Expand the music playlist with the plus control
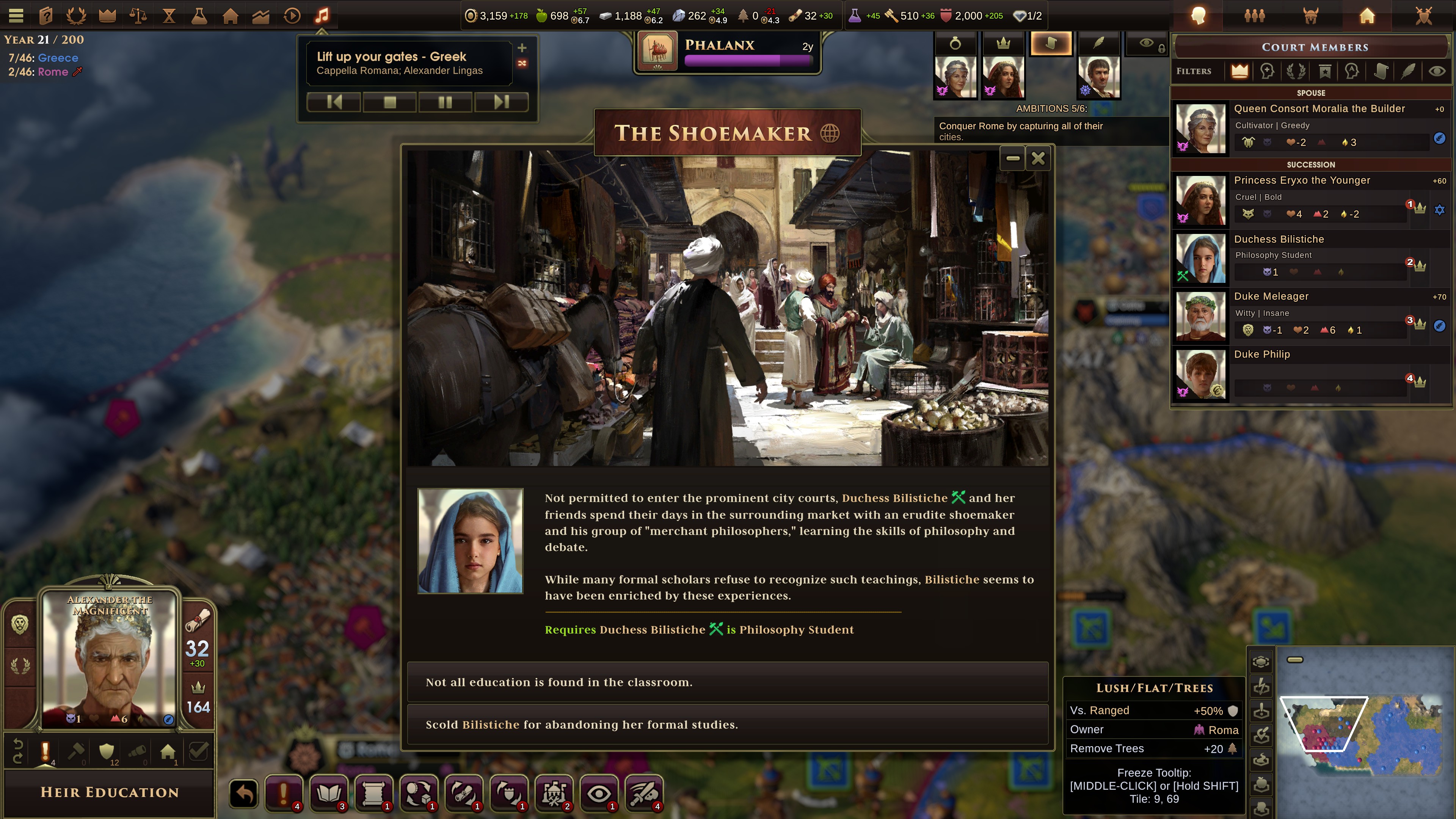 click(522, 48)
